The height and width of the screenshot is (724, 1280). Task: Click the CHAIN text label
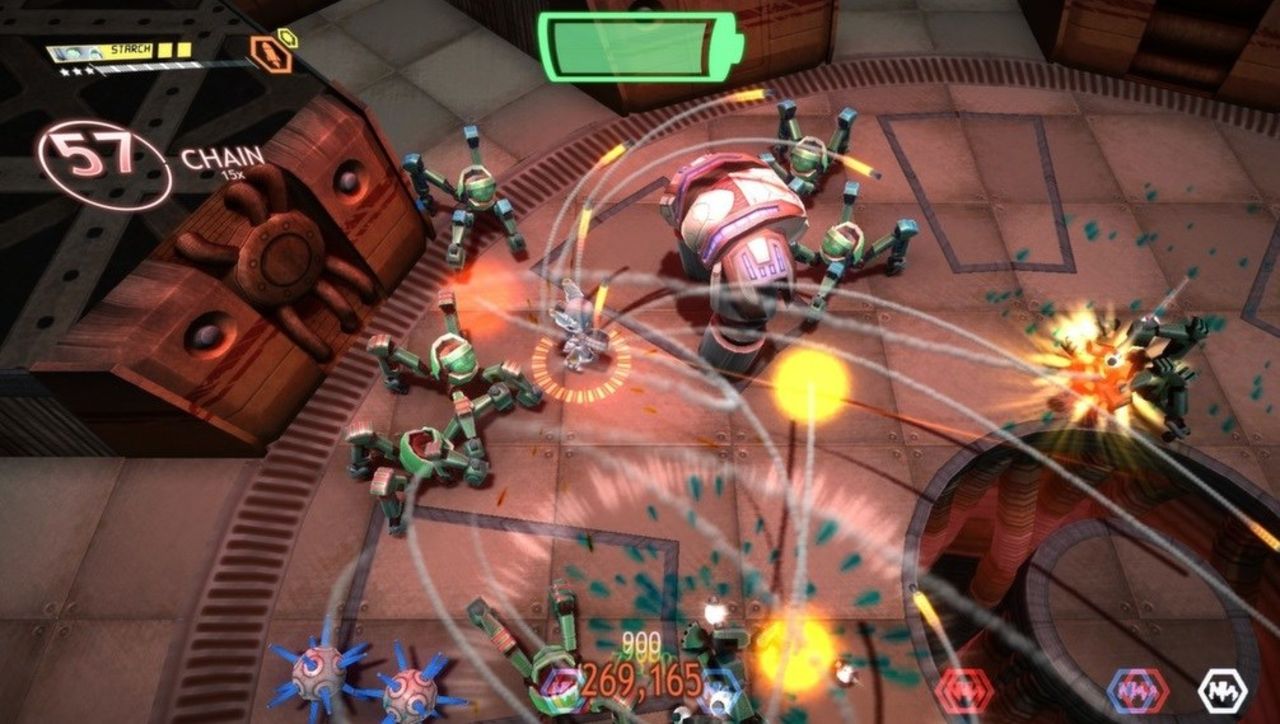[220, 159]
